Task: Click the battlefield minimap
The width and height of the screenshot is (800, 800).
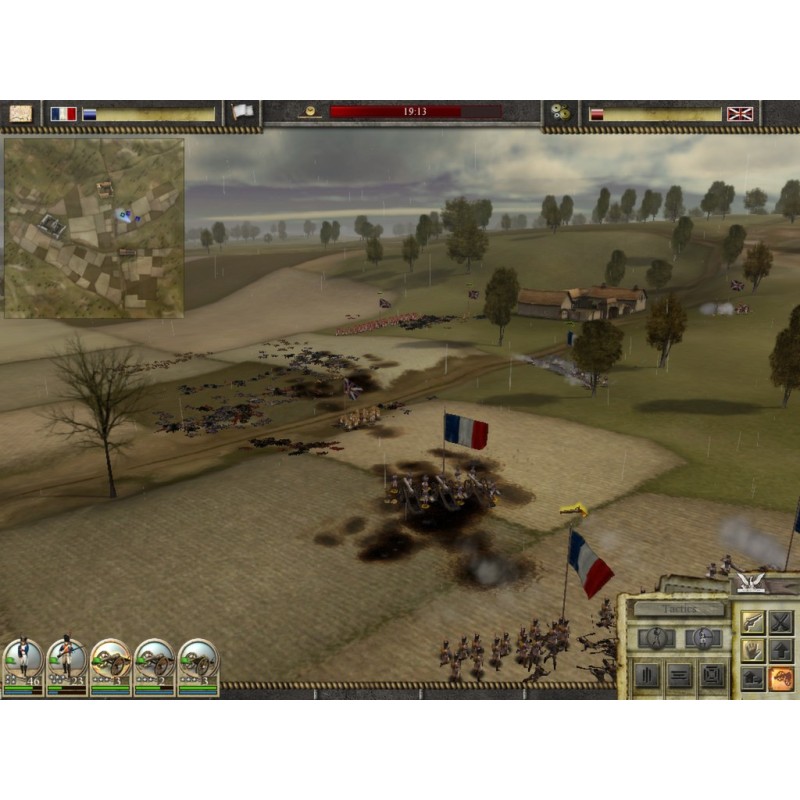Action: [93, 228]
